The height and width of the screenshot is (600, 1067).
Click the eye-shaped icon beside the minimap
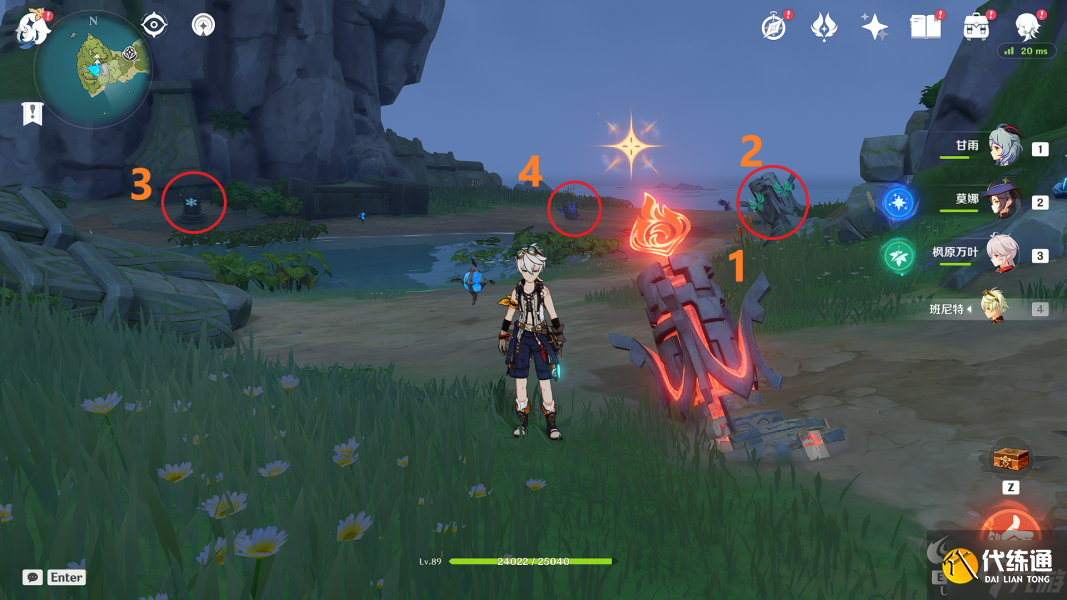[153, 25]
